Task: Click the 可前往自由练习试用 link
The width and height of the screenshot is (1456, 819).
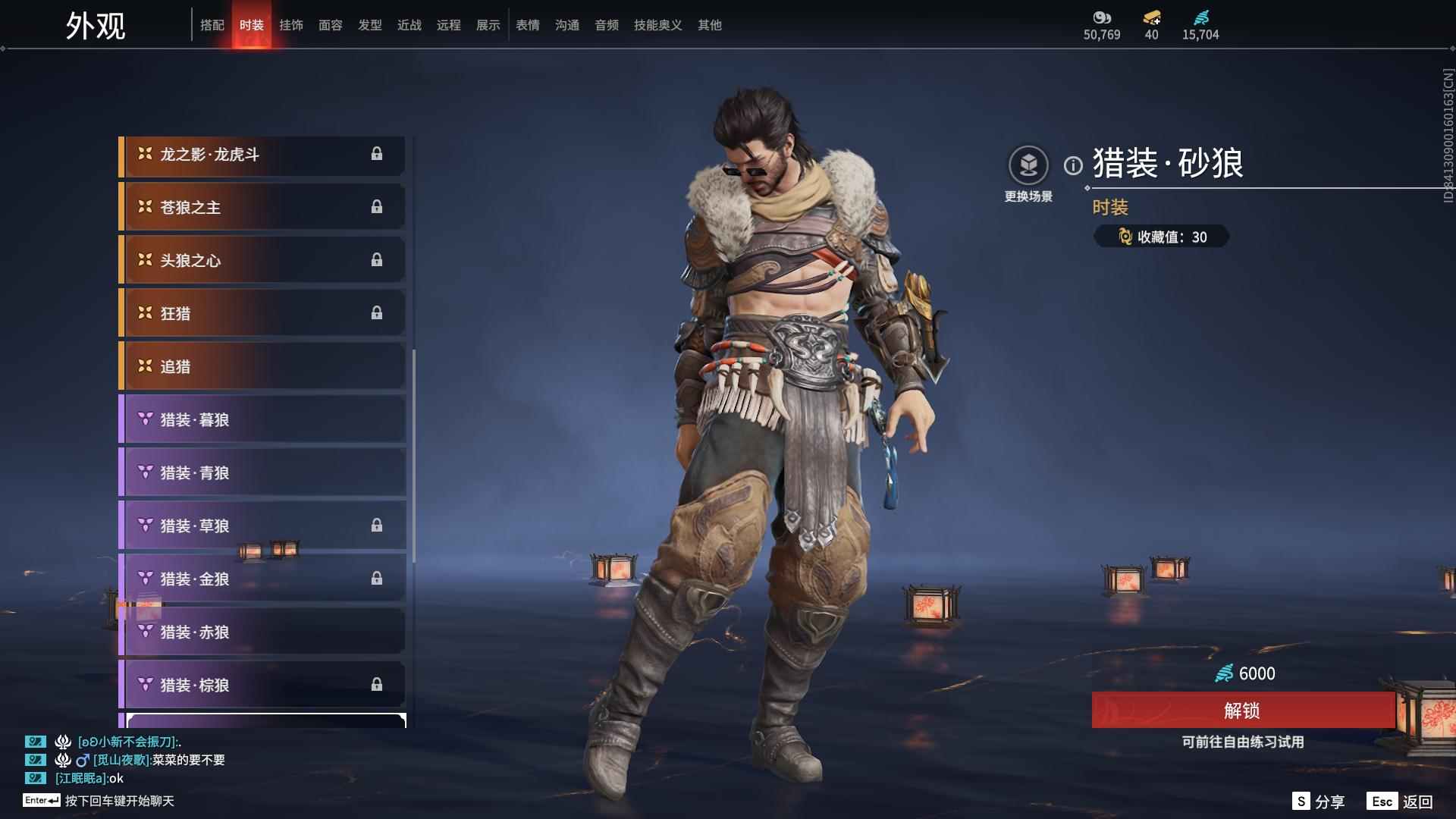Action: coord(1244,743)
